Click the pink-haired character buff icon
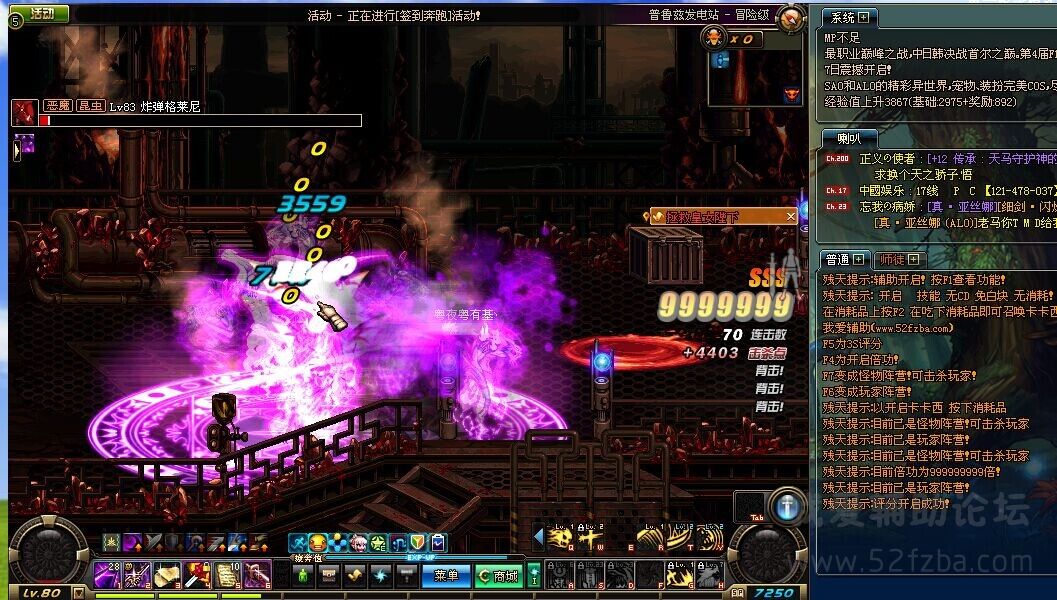Viewport: 1057px width, 600px height. coord(359,543)
